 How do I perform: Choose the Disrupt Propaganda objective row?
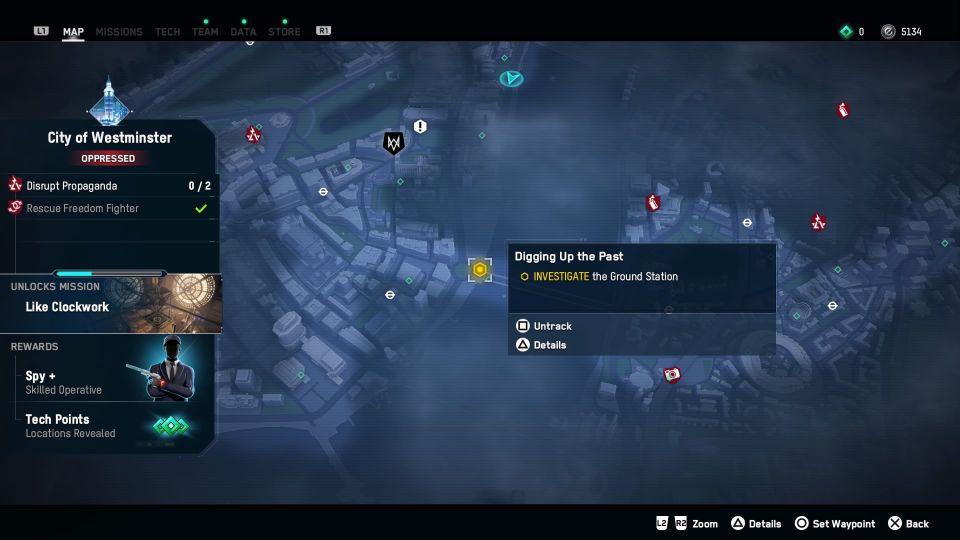[108, 185]
